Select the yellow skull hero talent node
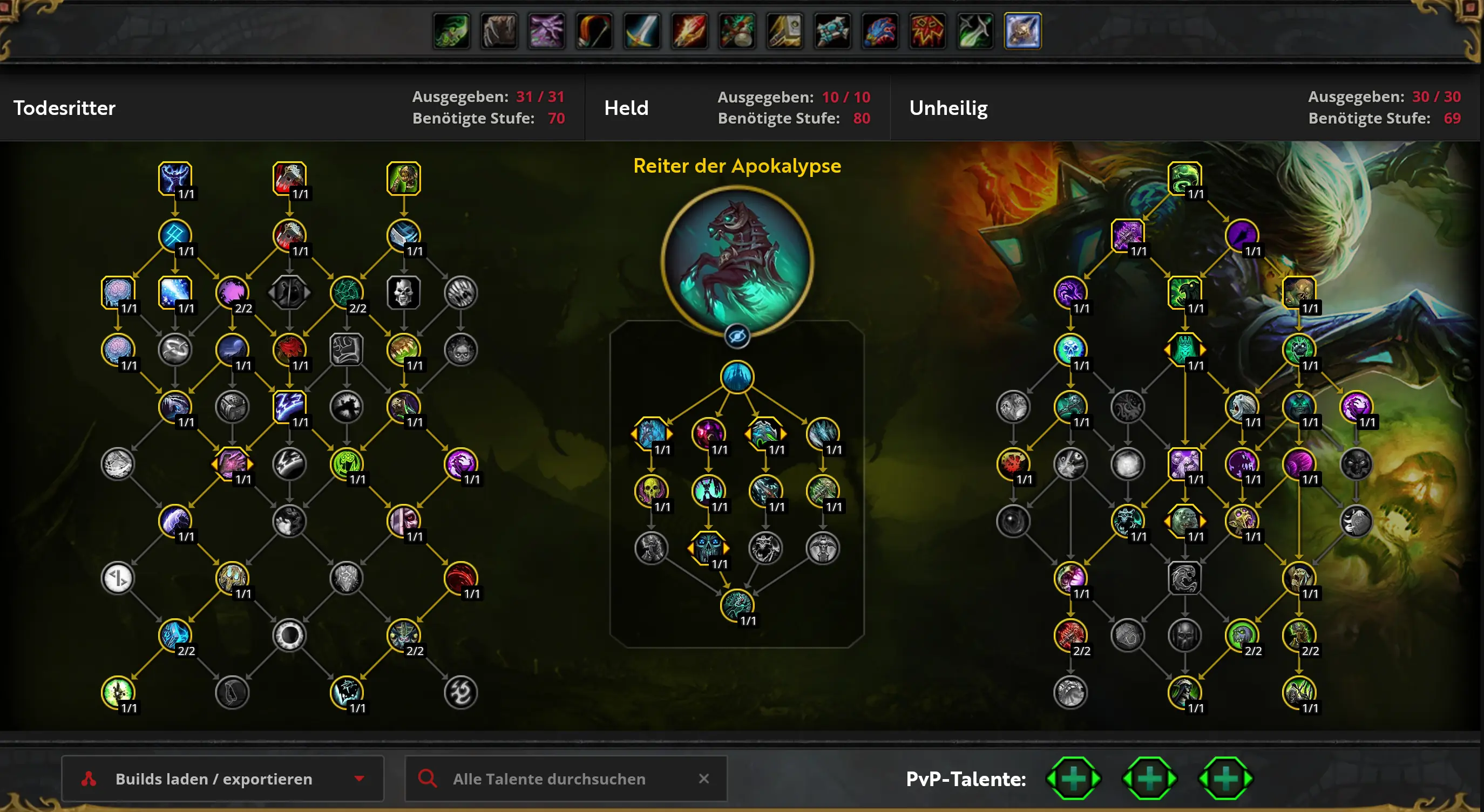 click(651, 490)
